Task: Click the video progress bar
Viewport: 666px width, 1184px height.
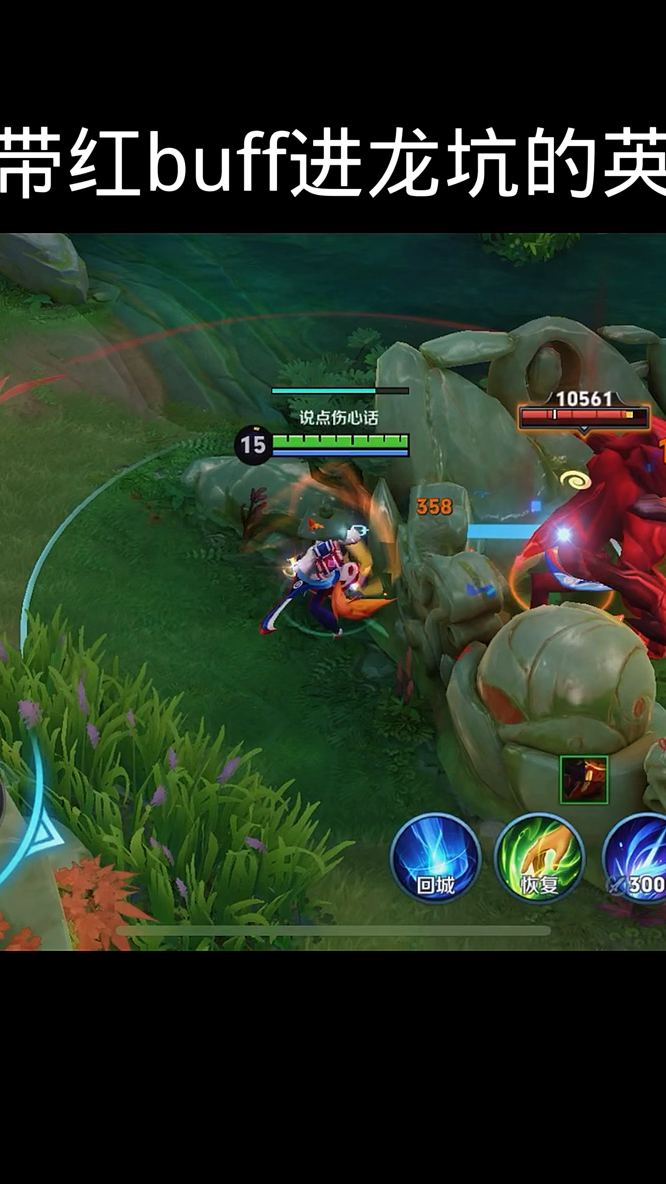Action: (x=333, y=930)
